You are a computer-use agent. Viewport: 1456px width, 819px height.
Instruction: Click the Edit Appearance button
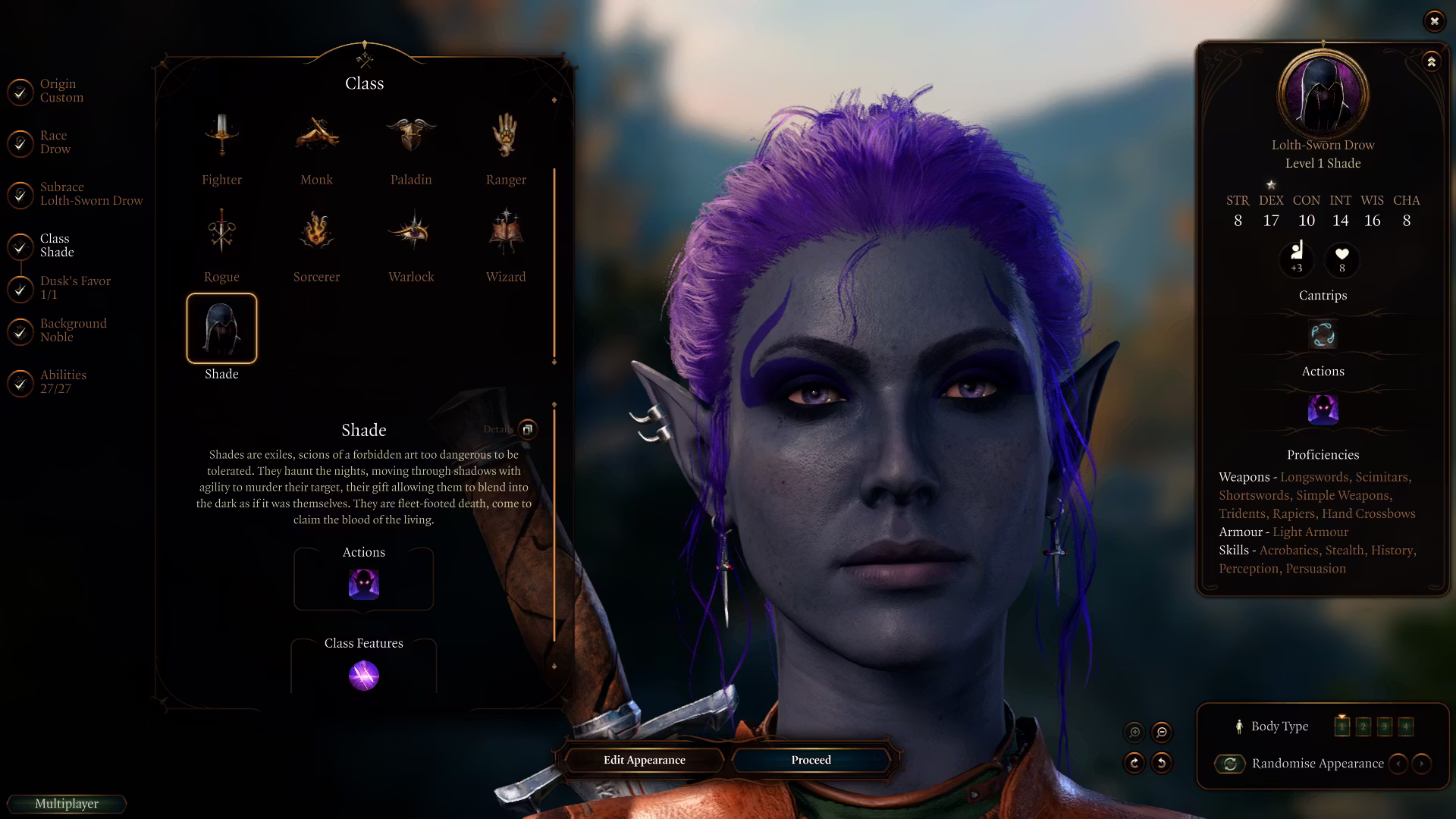644,760
